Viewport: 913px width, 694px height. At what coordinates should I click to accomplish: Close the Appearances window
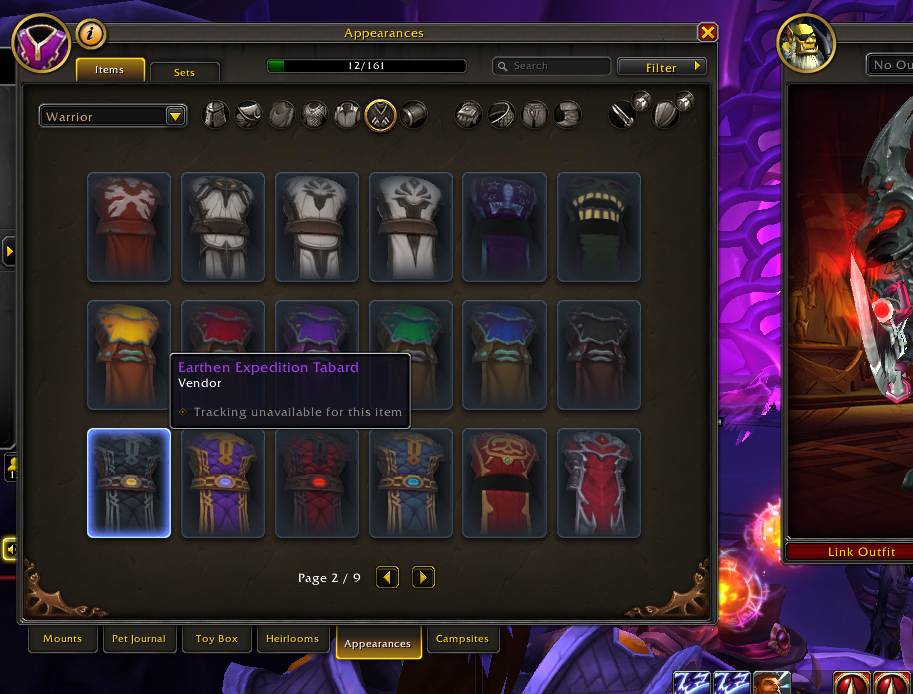708,33
